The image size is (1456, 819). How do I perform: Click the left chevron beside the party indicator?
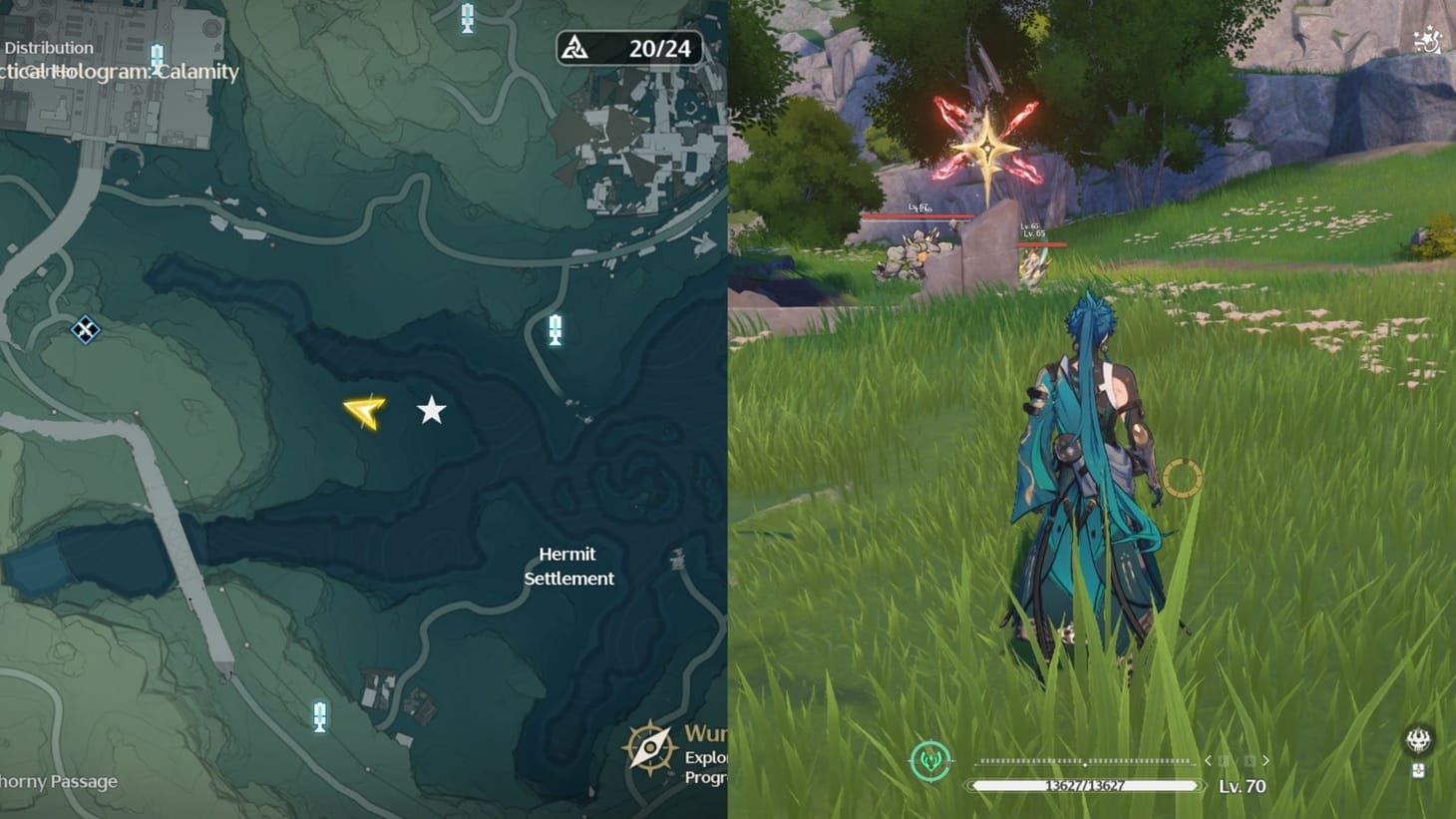pos(1209,760)
